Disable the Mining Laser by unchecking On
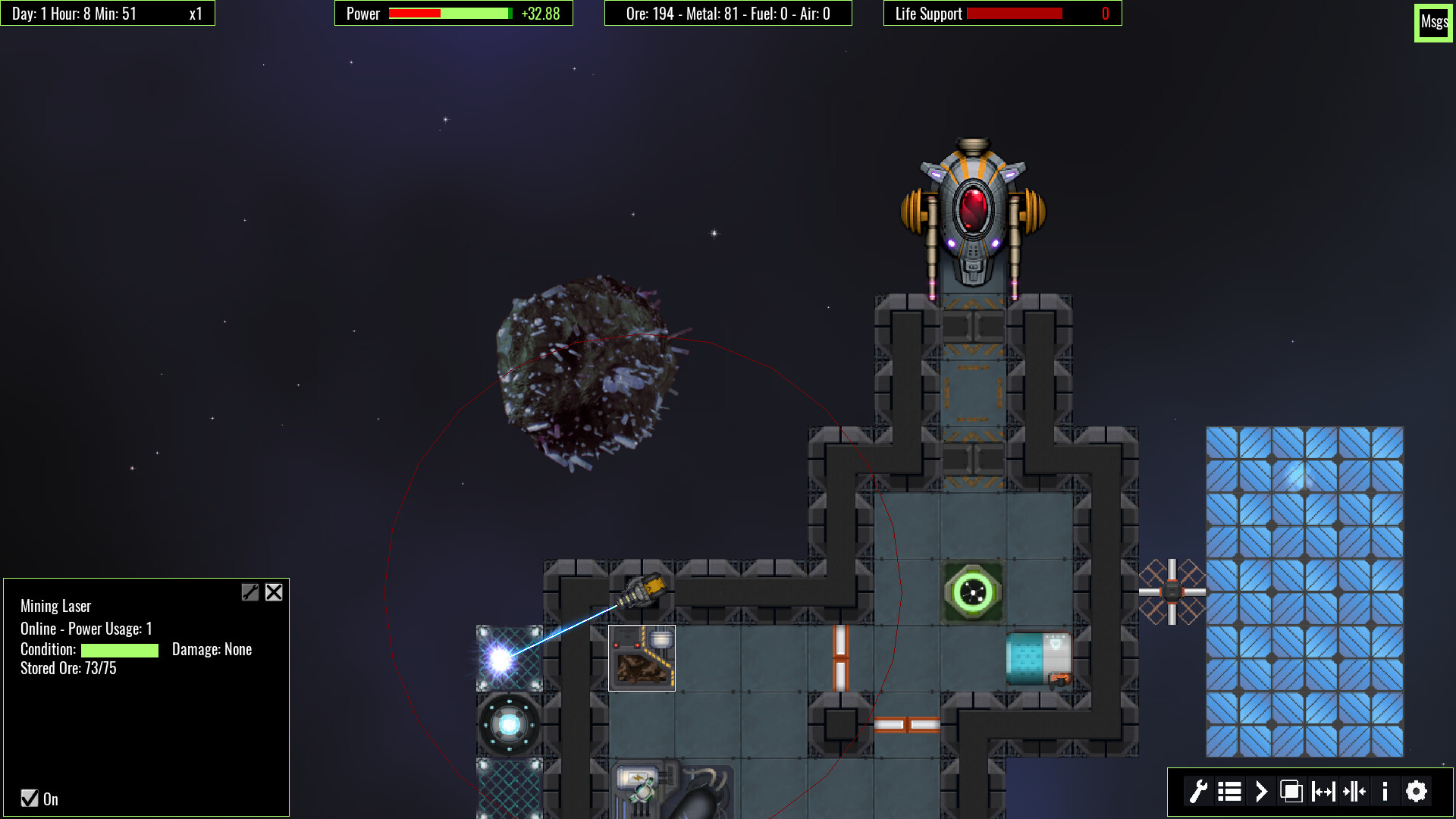Viewport: 1456px width, 819px height. pyautogui.click(x=29, y=798)
